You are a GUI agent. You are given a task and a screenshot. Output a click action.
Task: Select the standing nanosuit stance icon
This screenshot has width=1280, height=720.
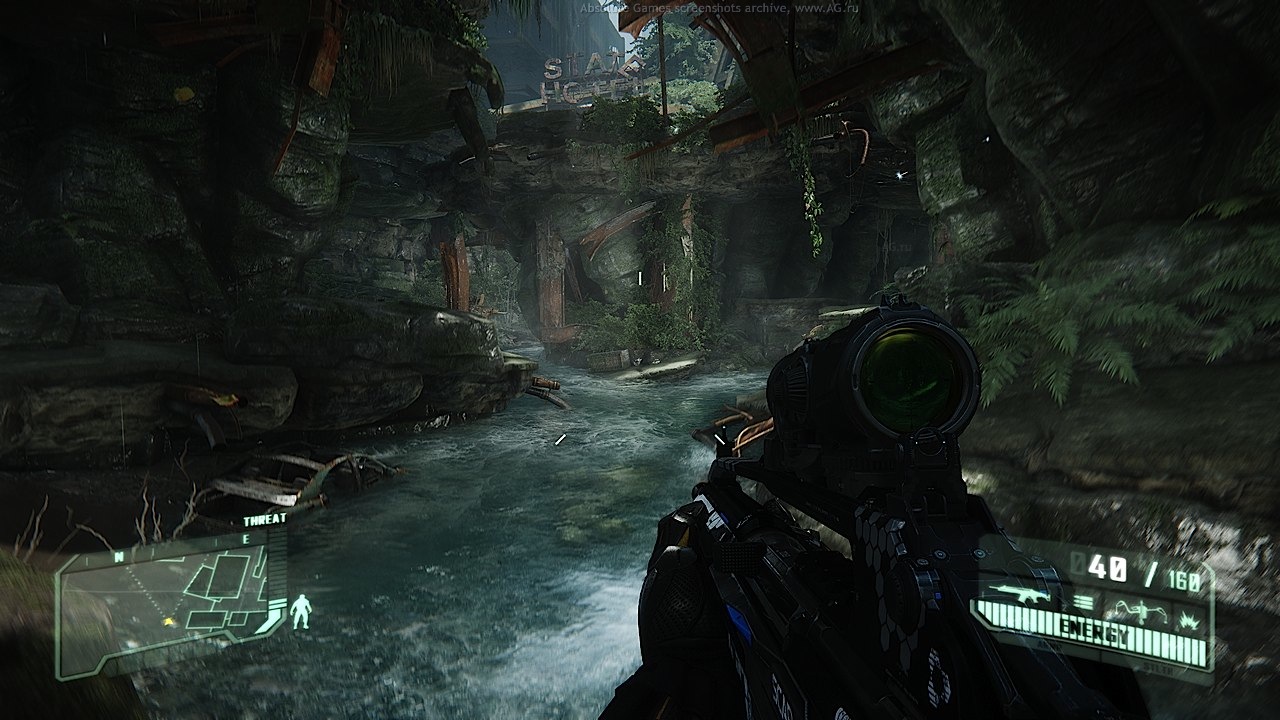pos(300,611)
